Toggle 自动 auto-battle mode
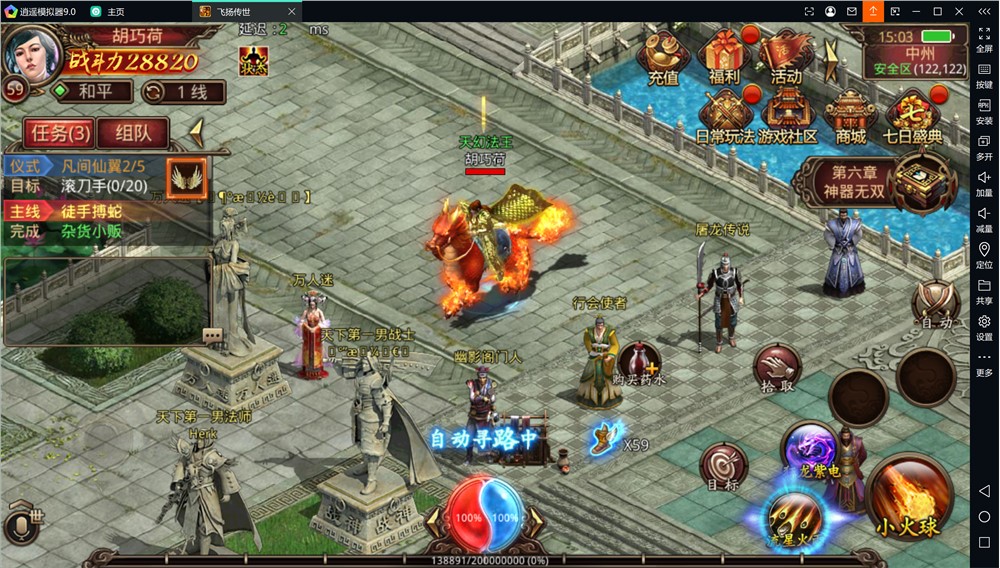This screenshot has width=1000, height=568. click(937, 304)
